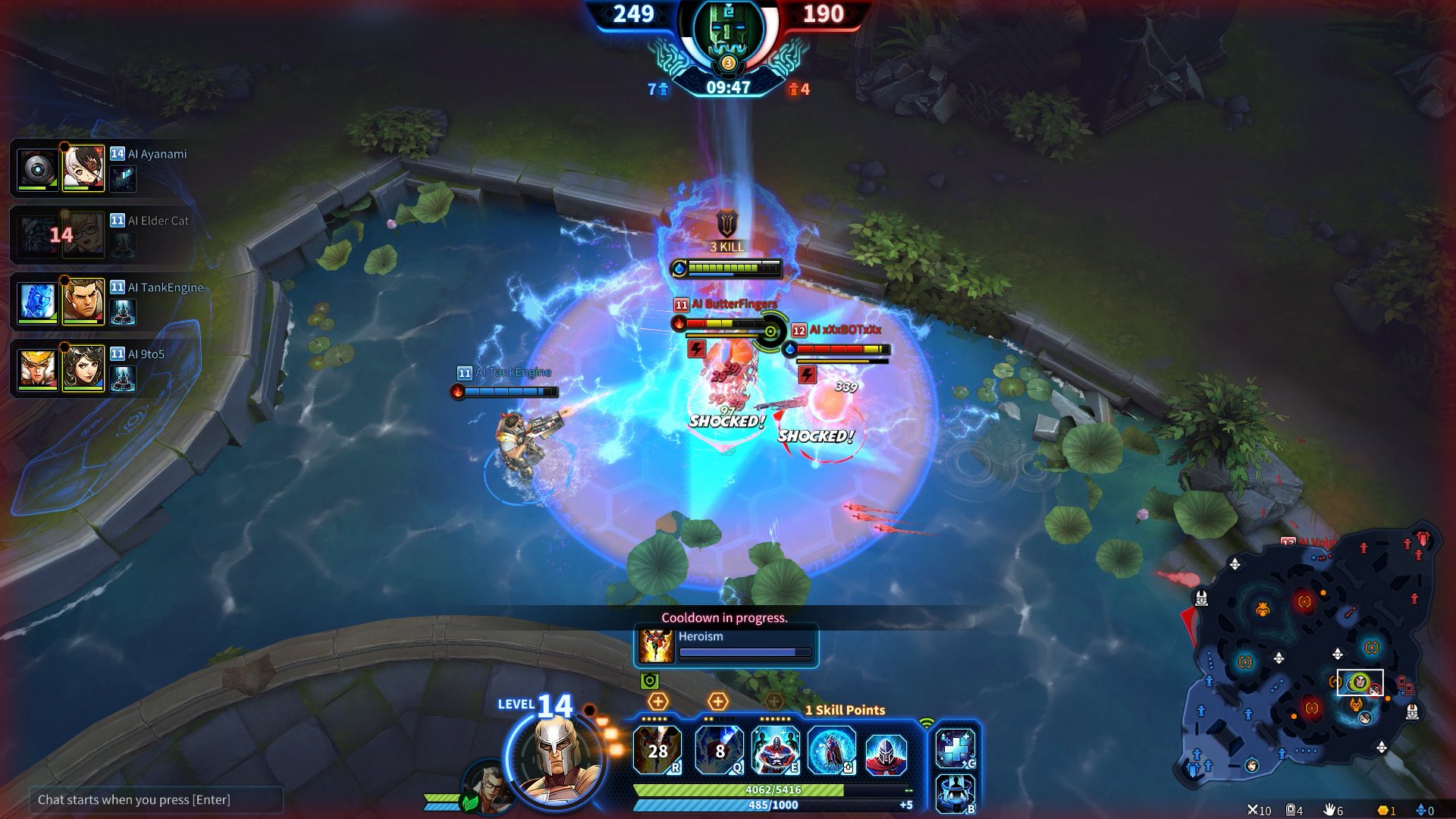Viewport: 1456px width, 819px height.
Task: Activate the blue shield-sphere ability icon
Action: click(x=831, y=750)
